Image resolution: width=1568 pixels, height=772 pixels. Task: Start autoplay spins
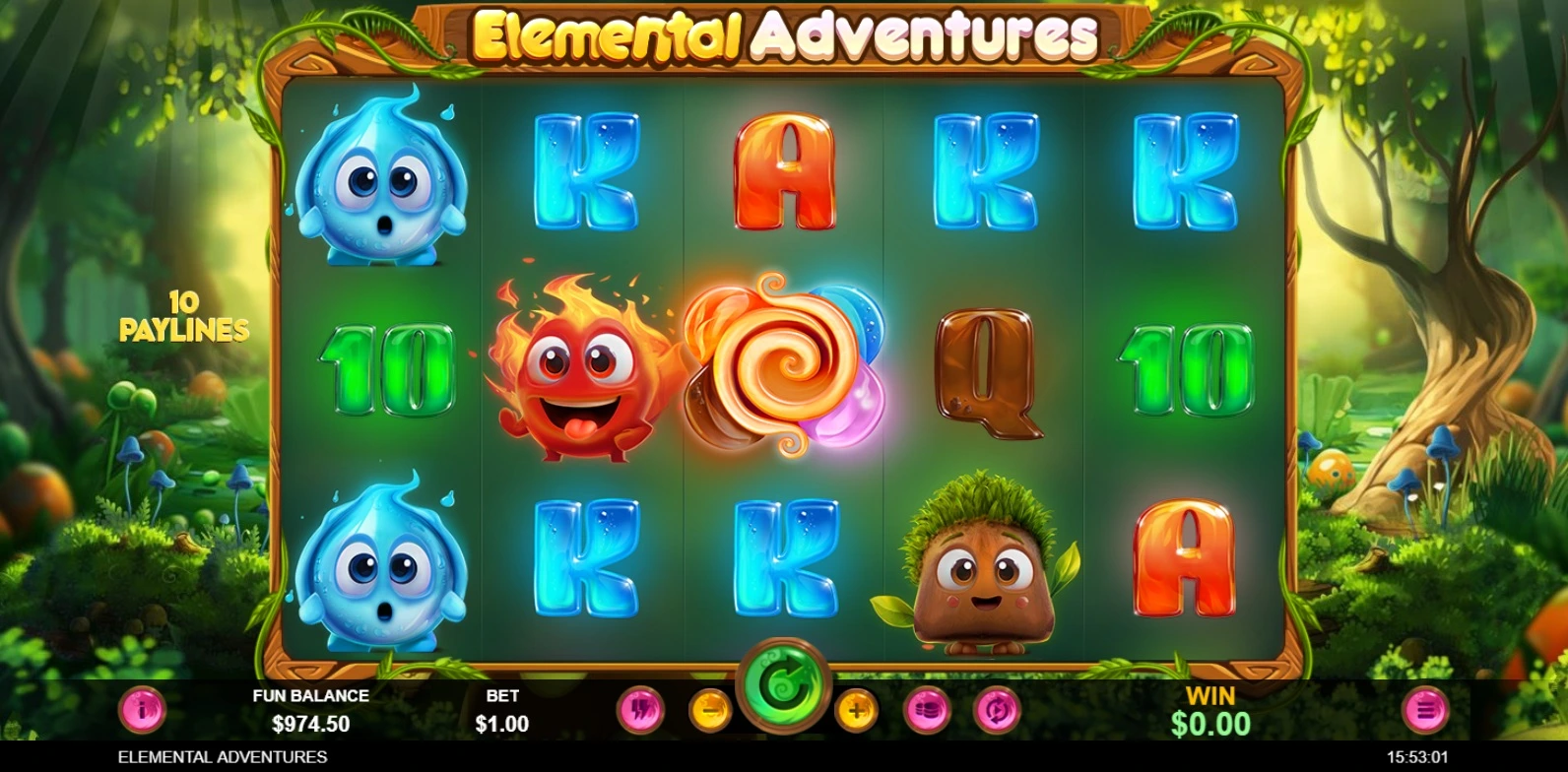pos(994,710)
